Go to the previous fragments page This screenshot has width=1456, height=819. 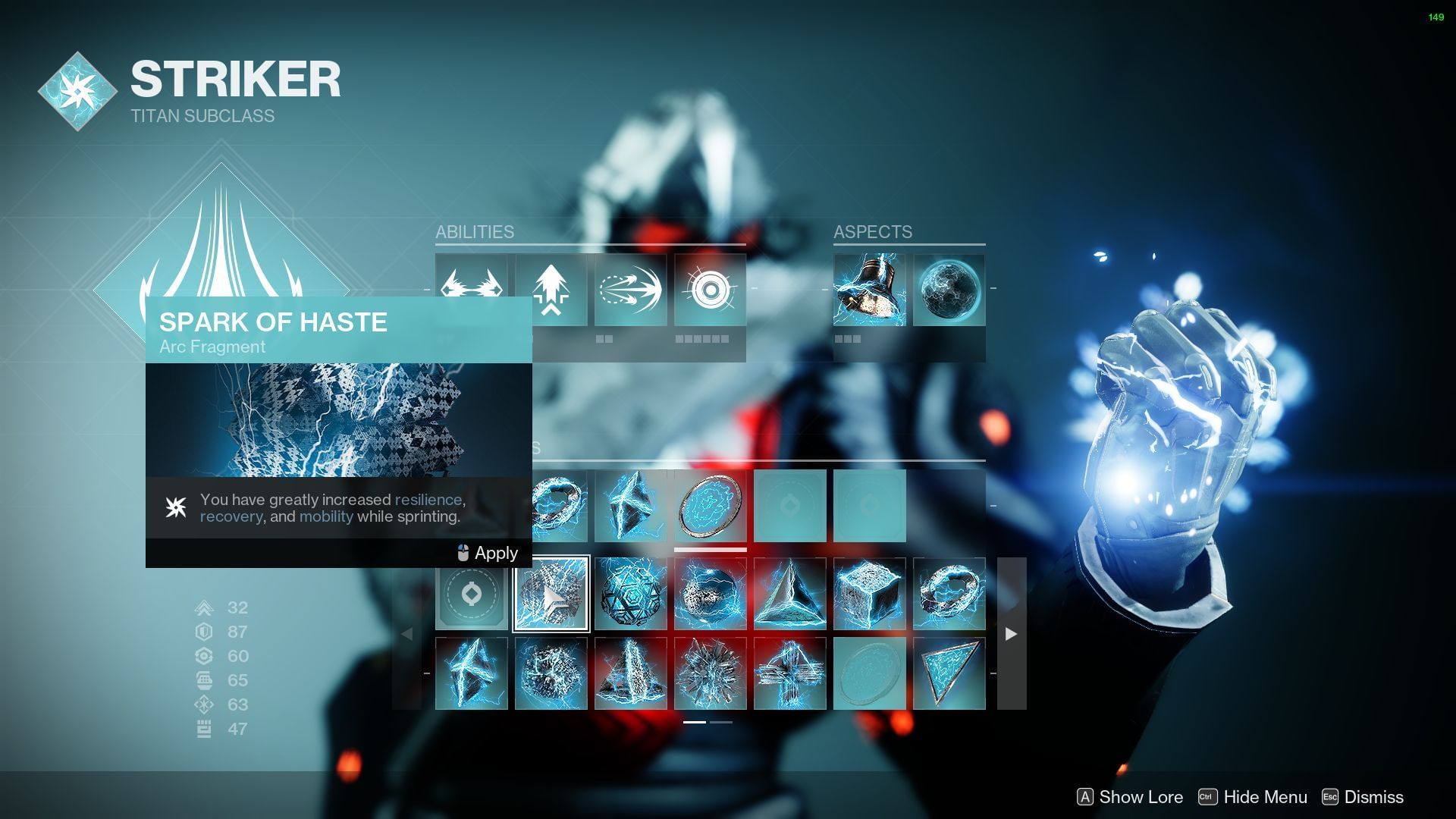pyautogui.click(x=407, y=634)
